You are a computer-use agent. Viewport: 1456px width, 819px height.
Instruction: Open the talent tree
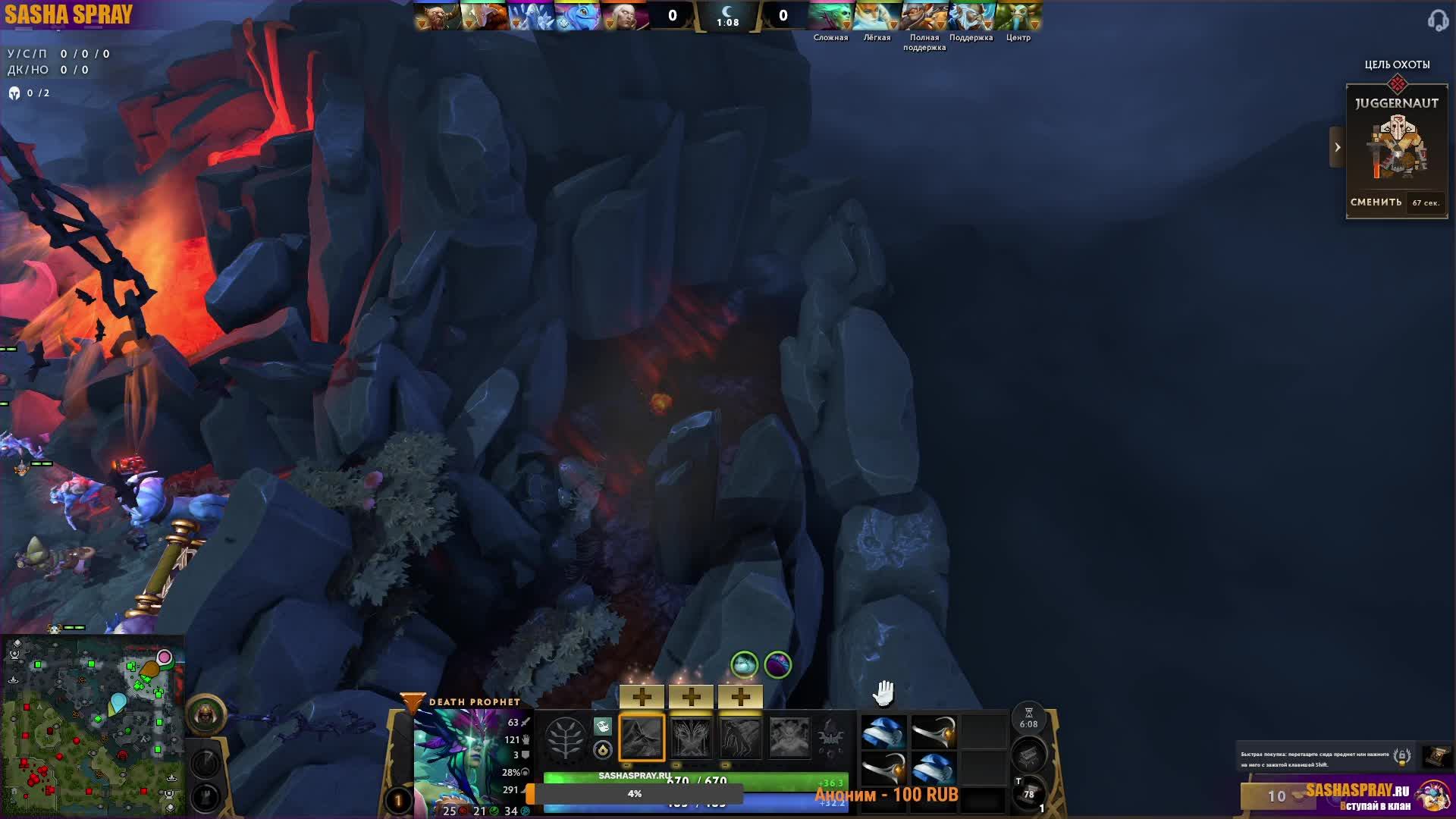click(565, 738)
